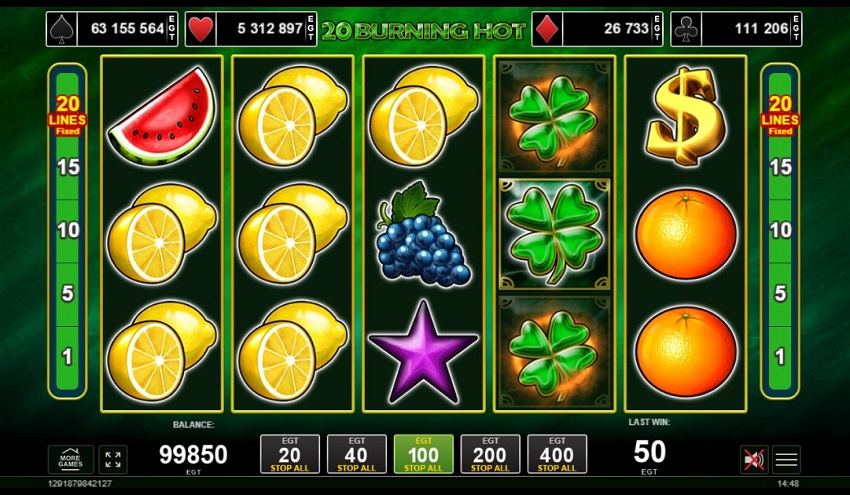The width and height of the screenshot is (850, 495).
Task: Select the 40 bet Stop All button
Action: (357, 454)
